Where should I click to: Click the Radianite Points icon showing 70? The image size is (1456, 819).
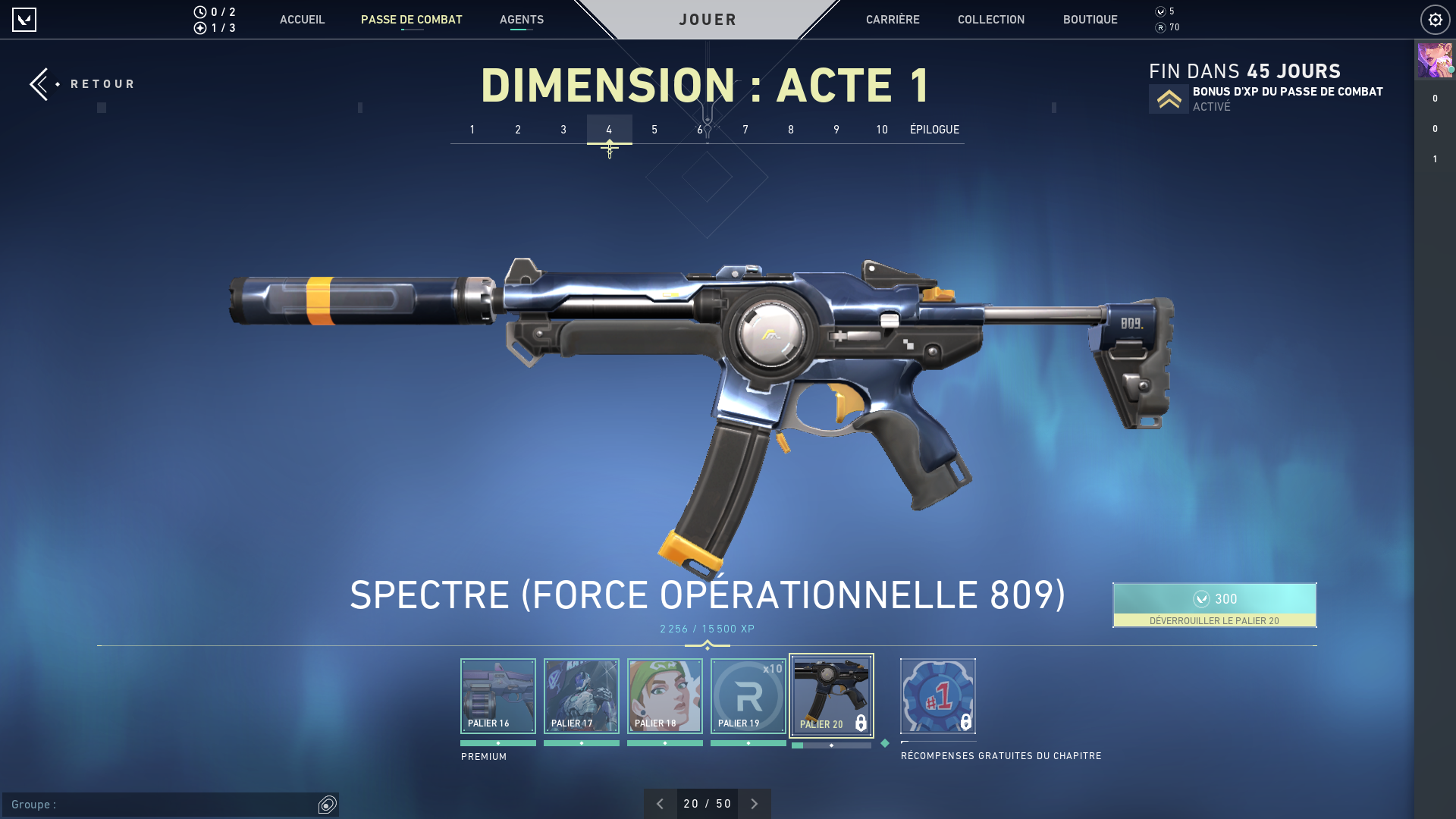1159,27
